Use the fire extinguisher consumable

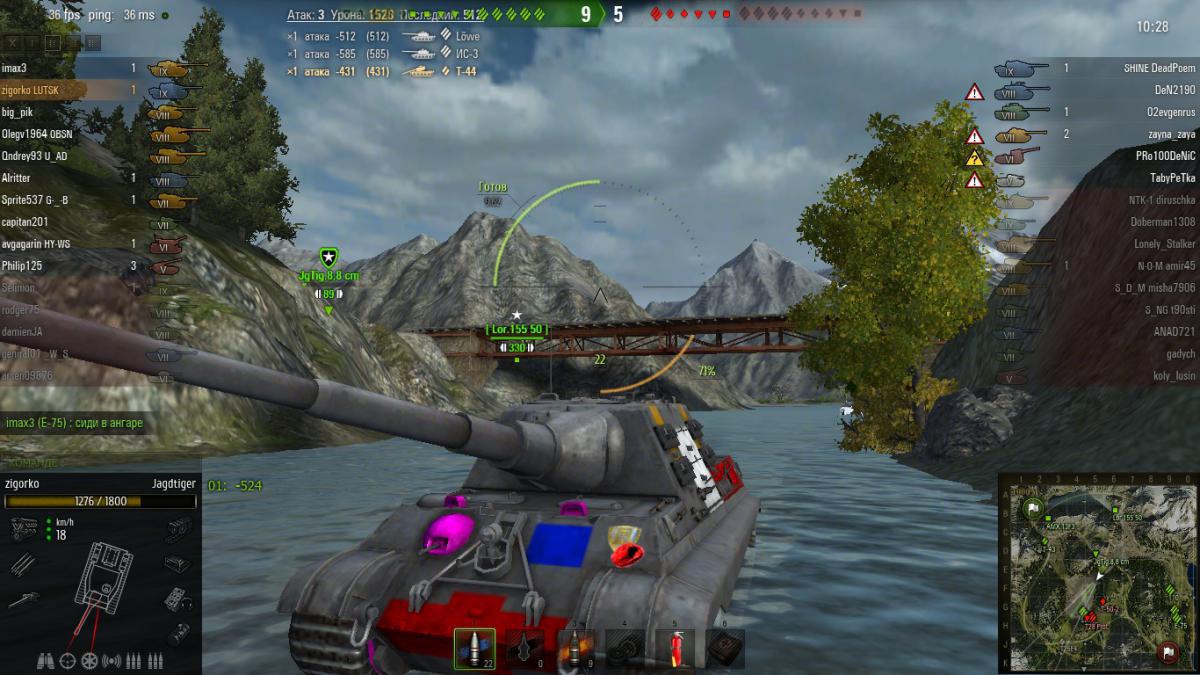tap(675, 647)
